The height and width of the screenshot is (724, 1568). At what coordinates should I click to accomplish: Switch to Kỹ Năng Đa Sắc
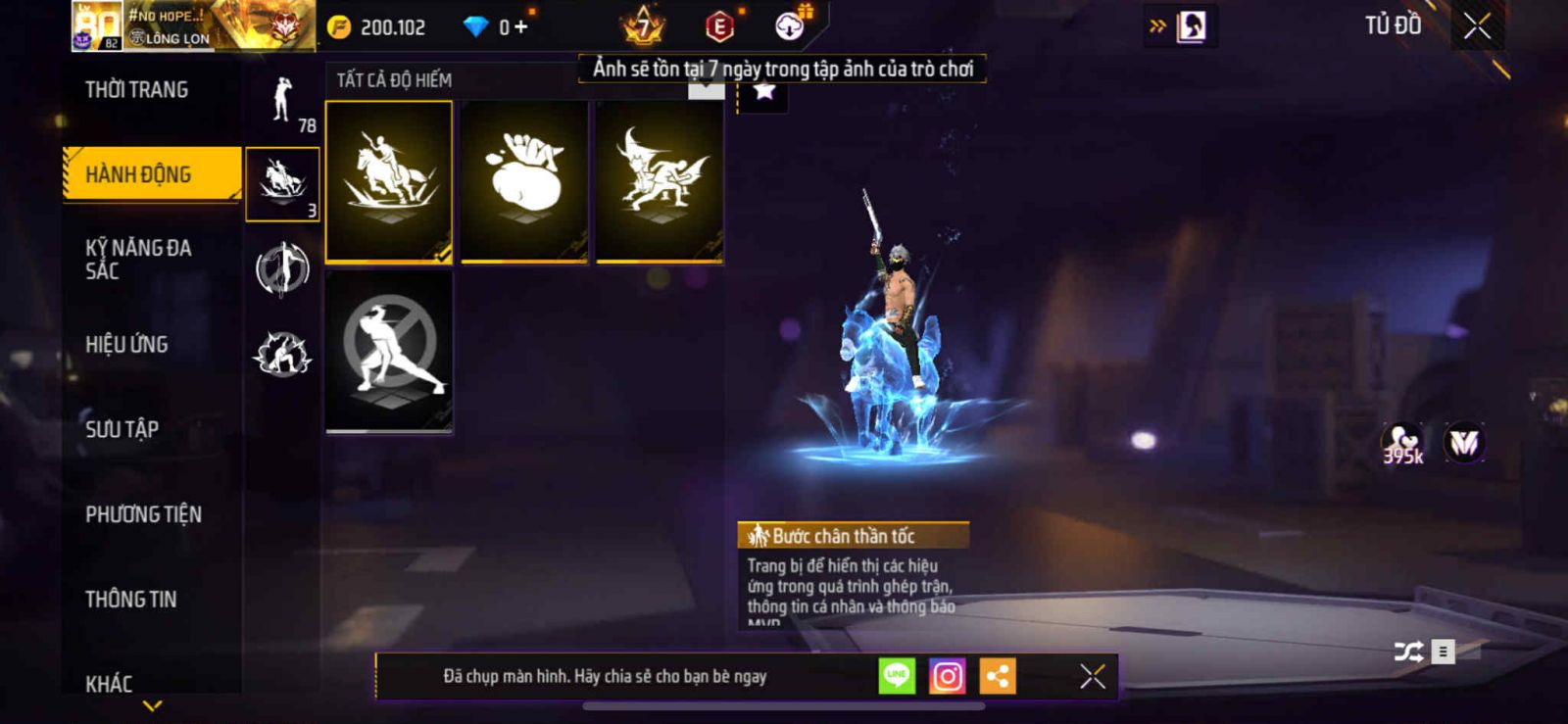[x=138, y=260]
